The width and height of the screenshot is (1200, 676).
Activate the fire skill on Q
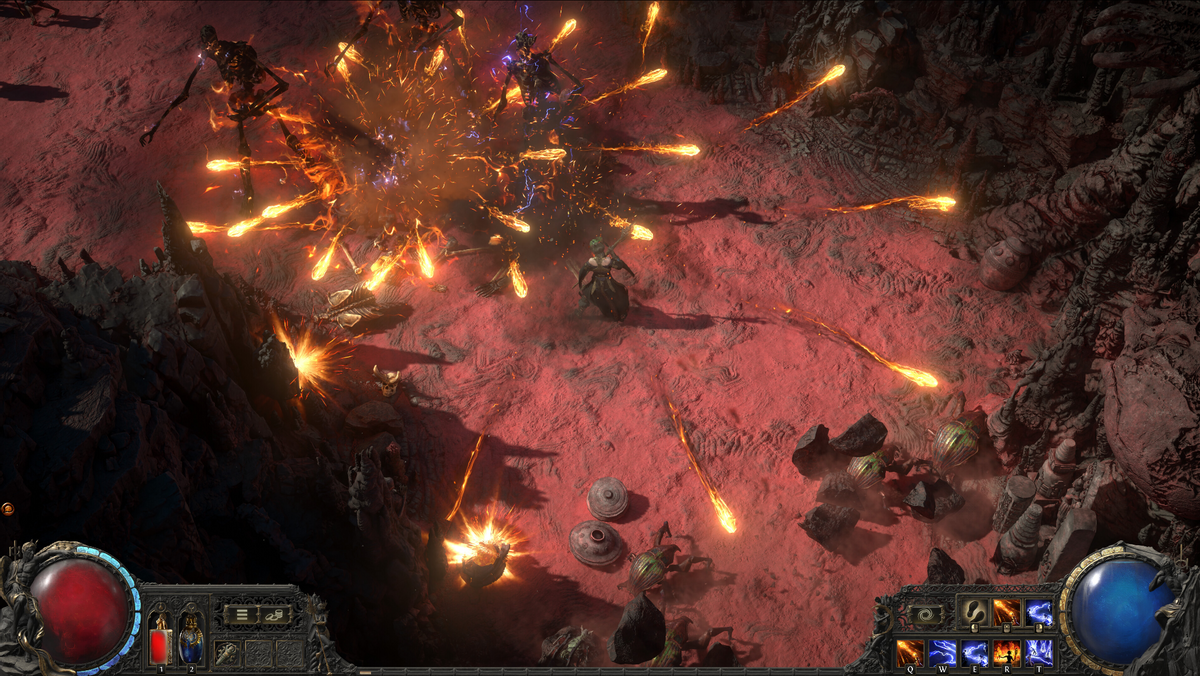pos(910,653)
